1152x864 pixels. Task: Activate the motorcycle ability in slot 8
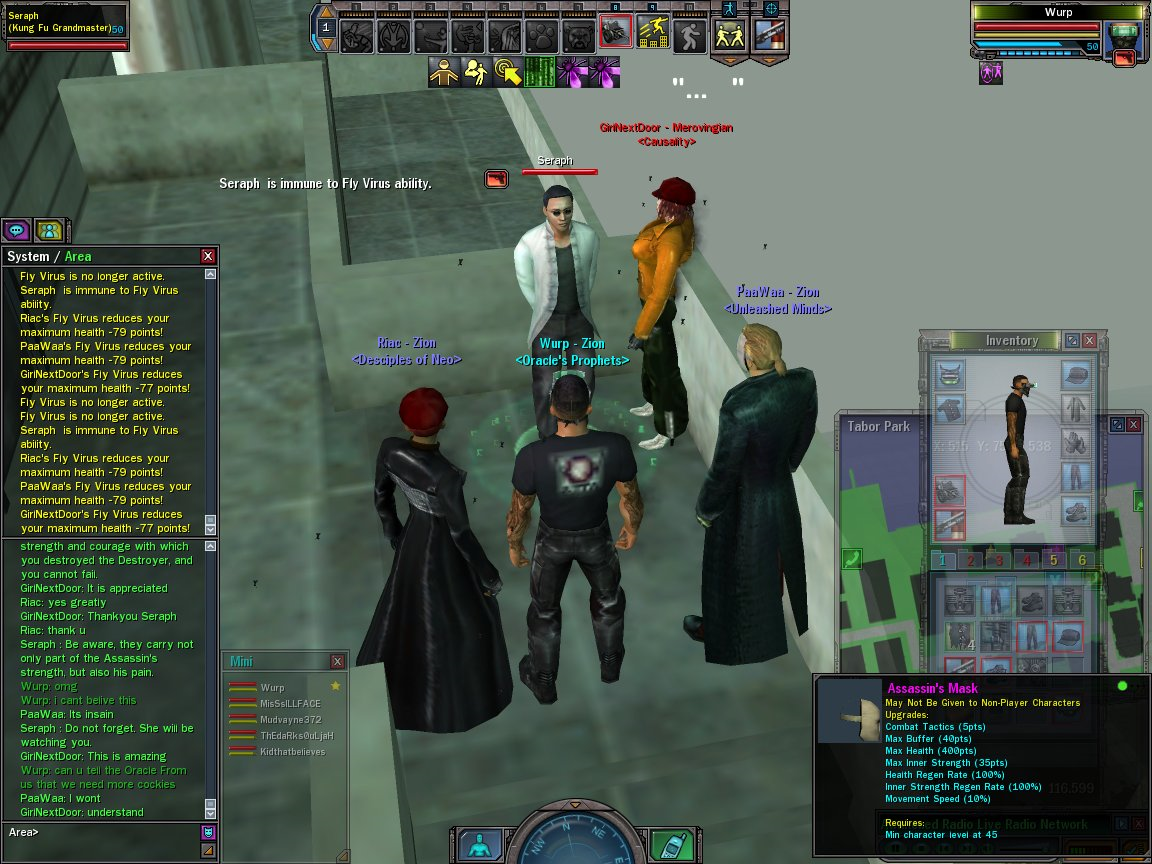(615, 35)
